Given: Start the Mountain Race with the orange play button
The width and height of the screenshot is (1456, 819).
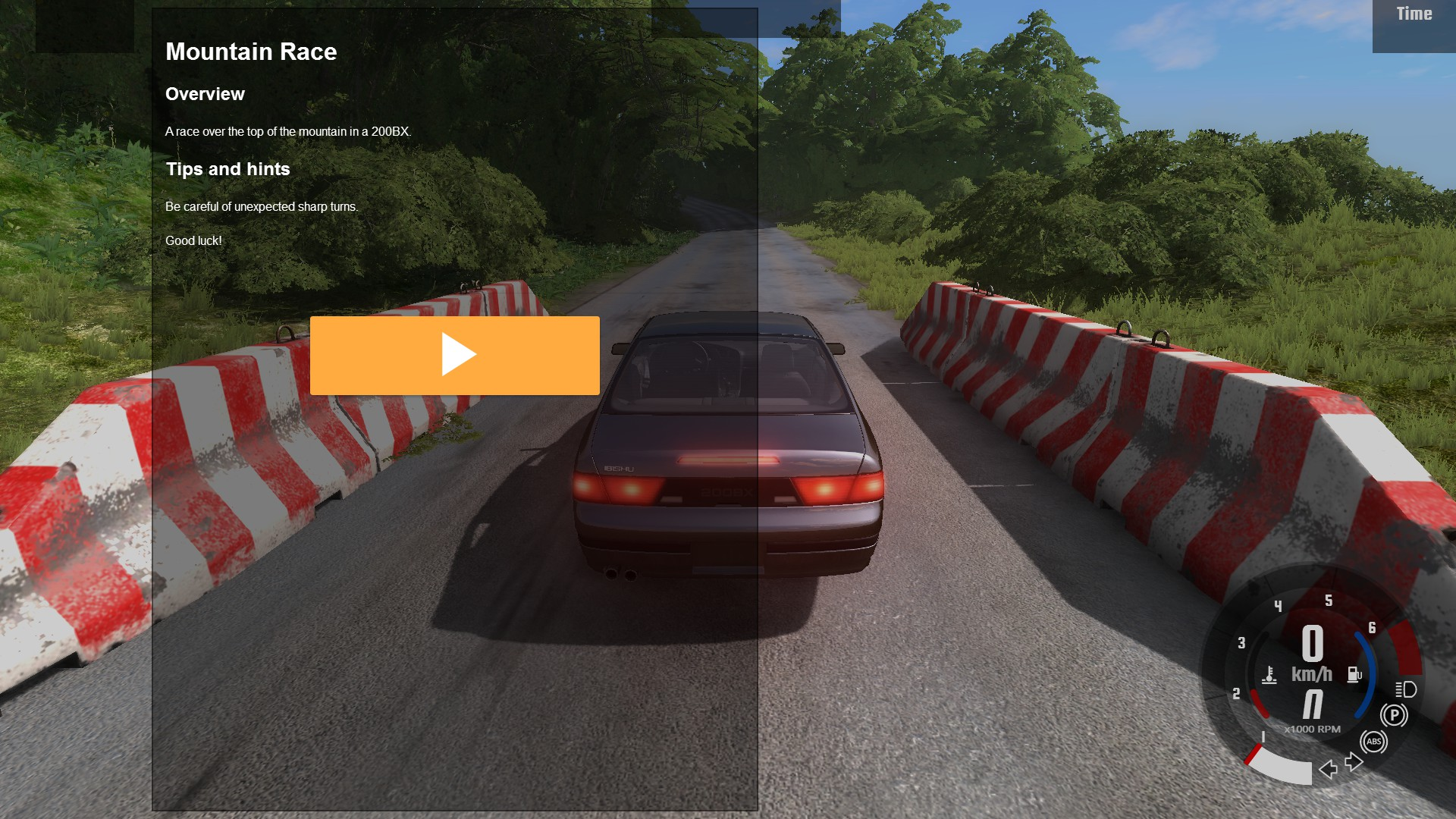Looking at the screenshot, I should [454, 355].
